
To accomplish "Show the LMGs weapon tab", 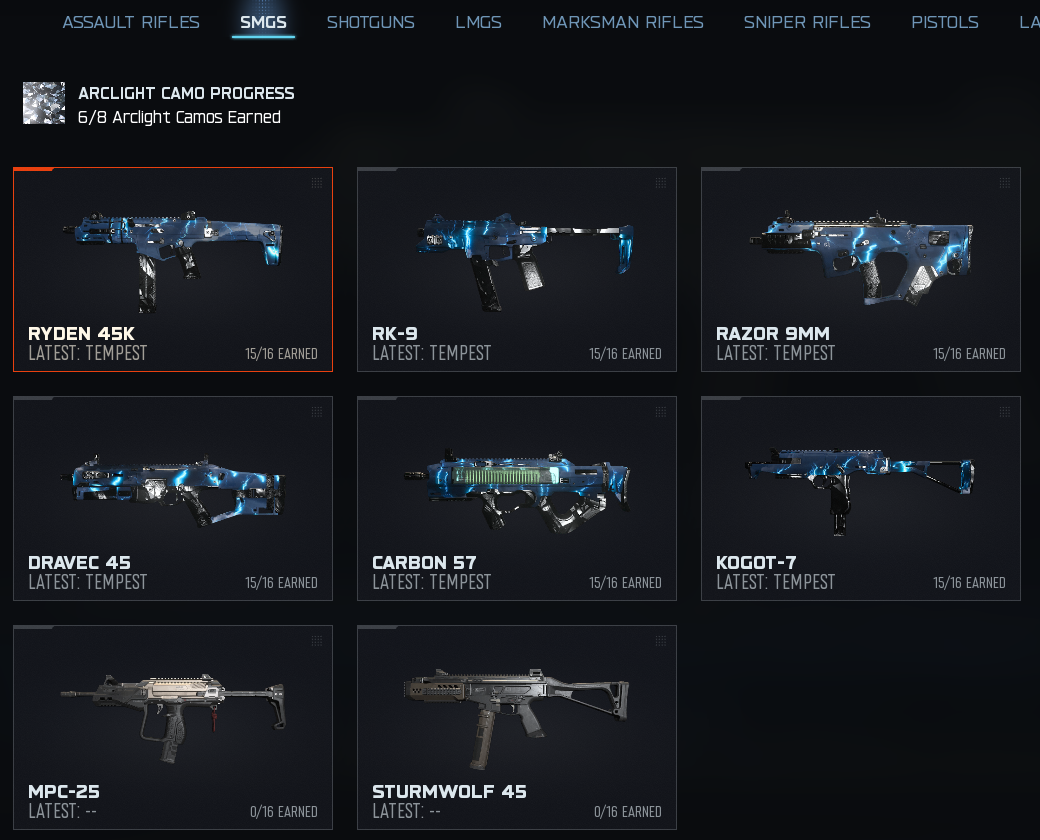I will [x=478, y=22].
